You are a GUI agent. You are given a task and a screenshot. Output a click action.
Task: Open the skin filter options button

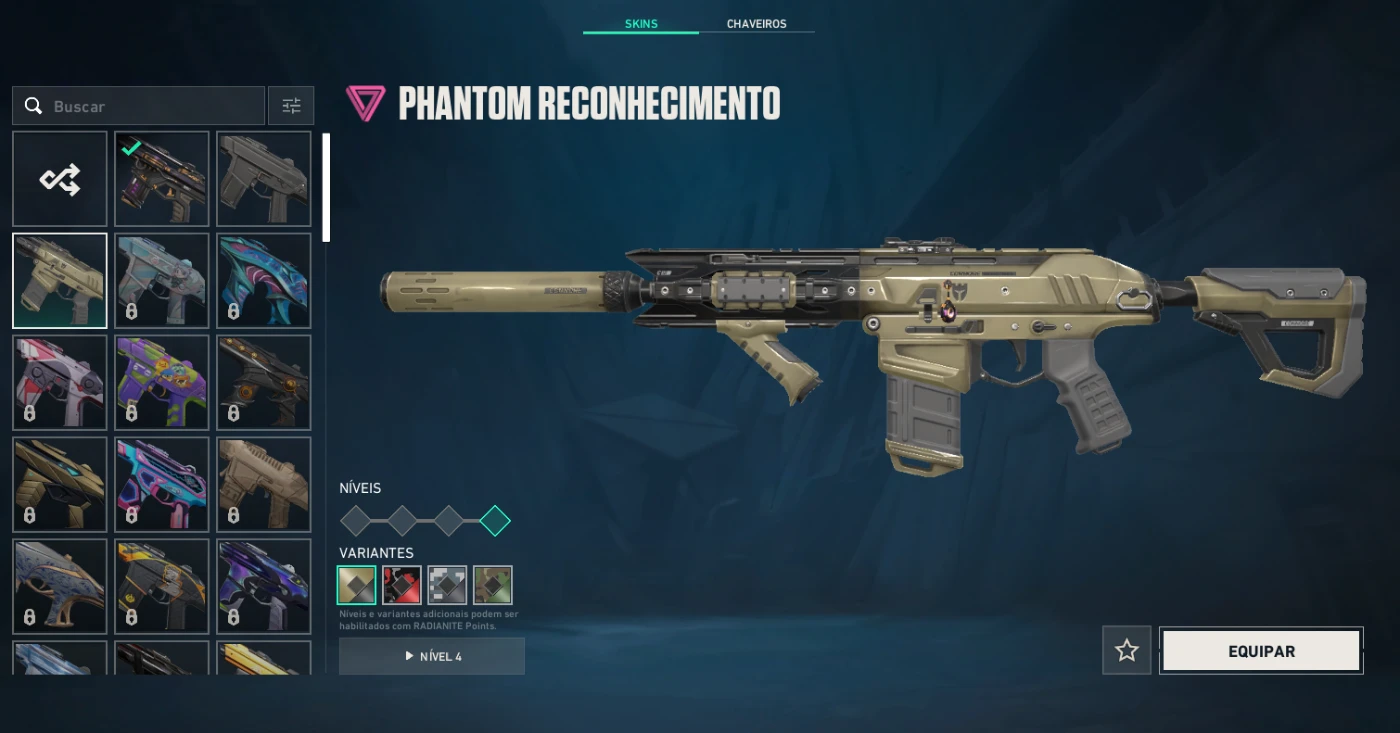pyautogui.click(x=291, y=106)
